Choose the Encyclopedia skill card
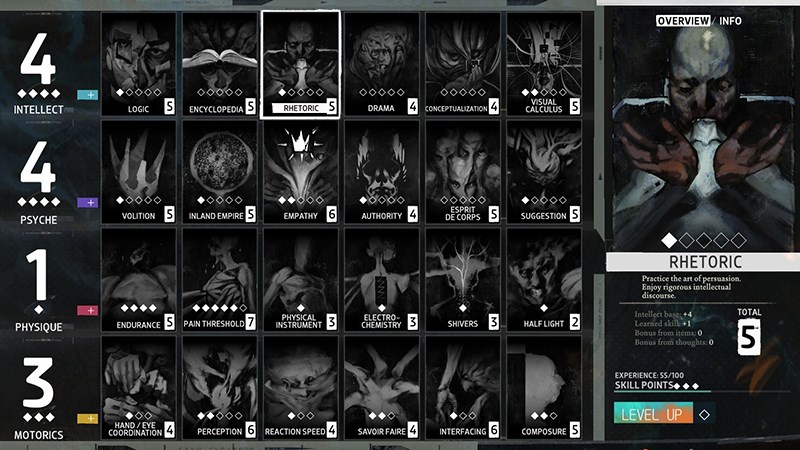 [219, 64]
